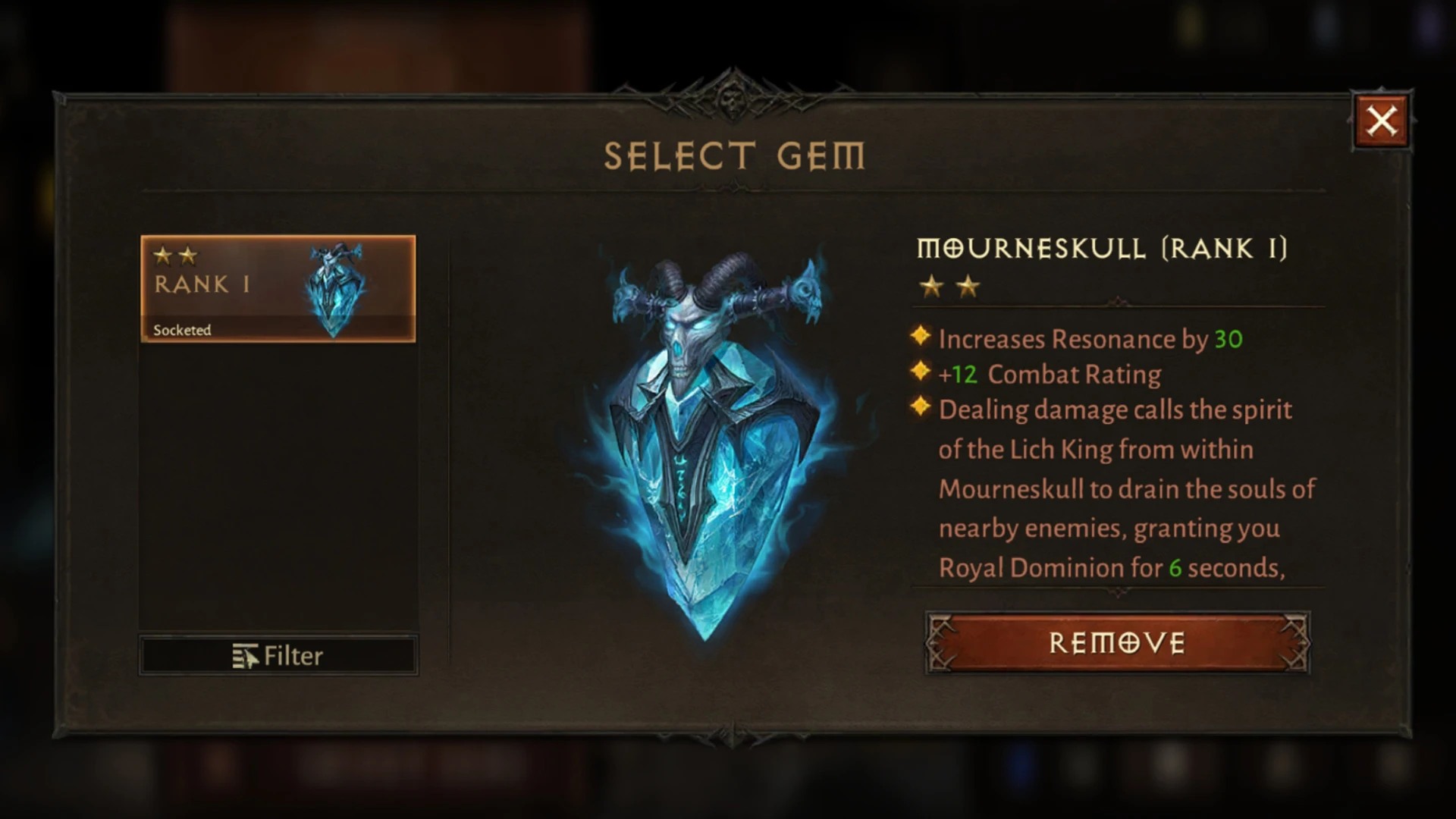
Task: Click the diamond icon beside +12 Combat Rating
Action: pyautogui.click(x=920, y=372)
